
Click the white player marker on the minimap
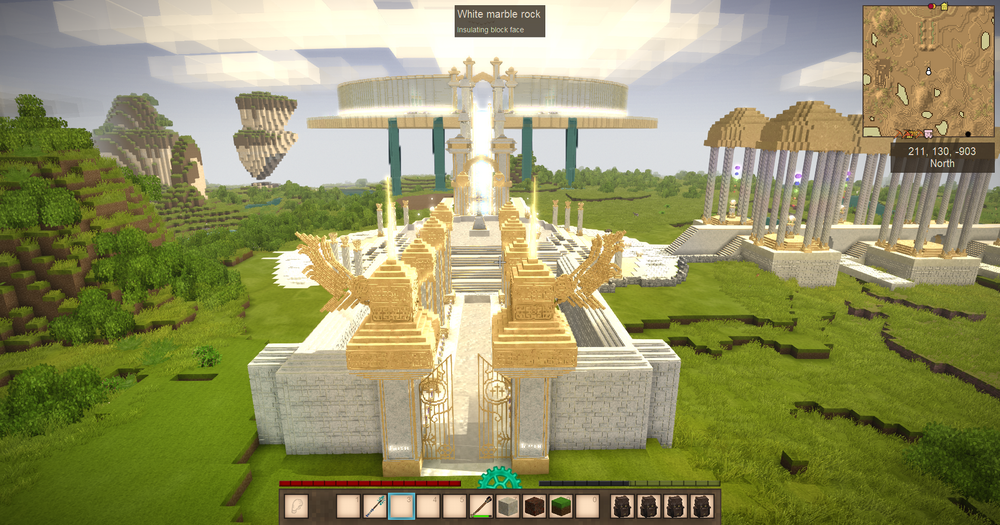[928, 71]
